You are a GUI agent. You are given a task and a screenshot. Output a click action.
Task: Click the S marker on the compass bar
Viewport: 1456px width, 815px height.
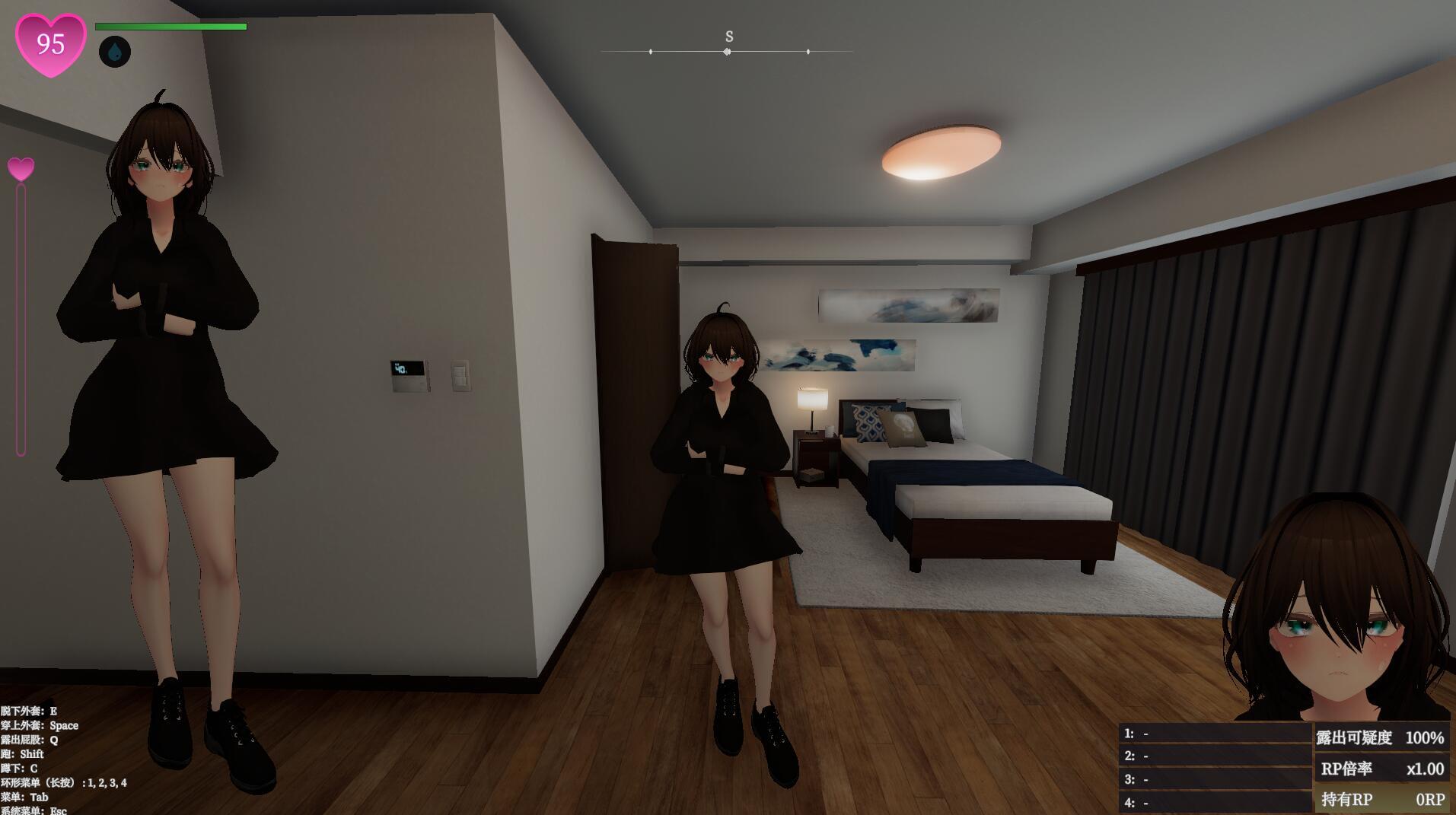point(728,36)
